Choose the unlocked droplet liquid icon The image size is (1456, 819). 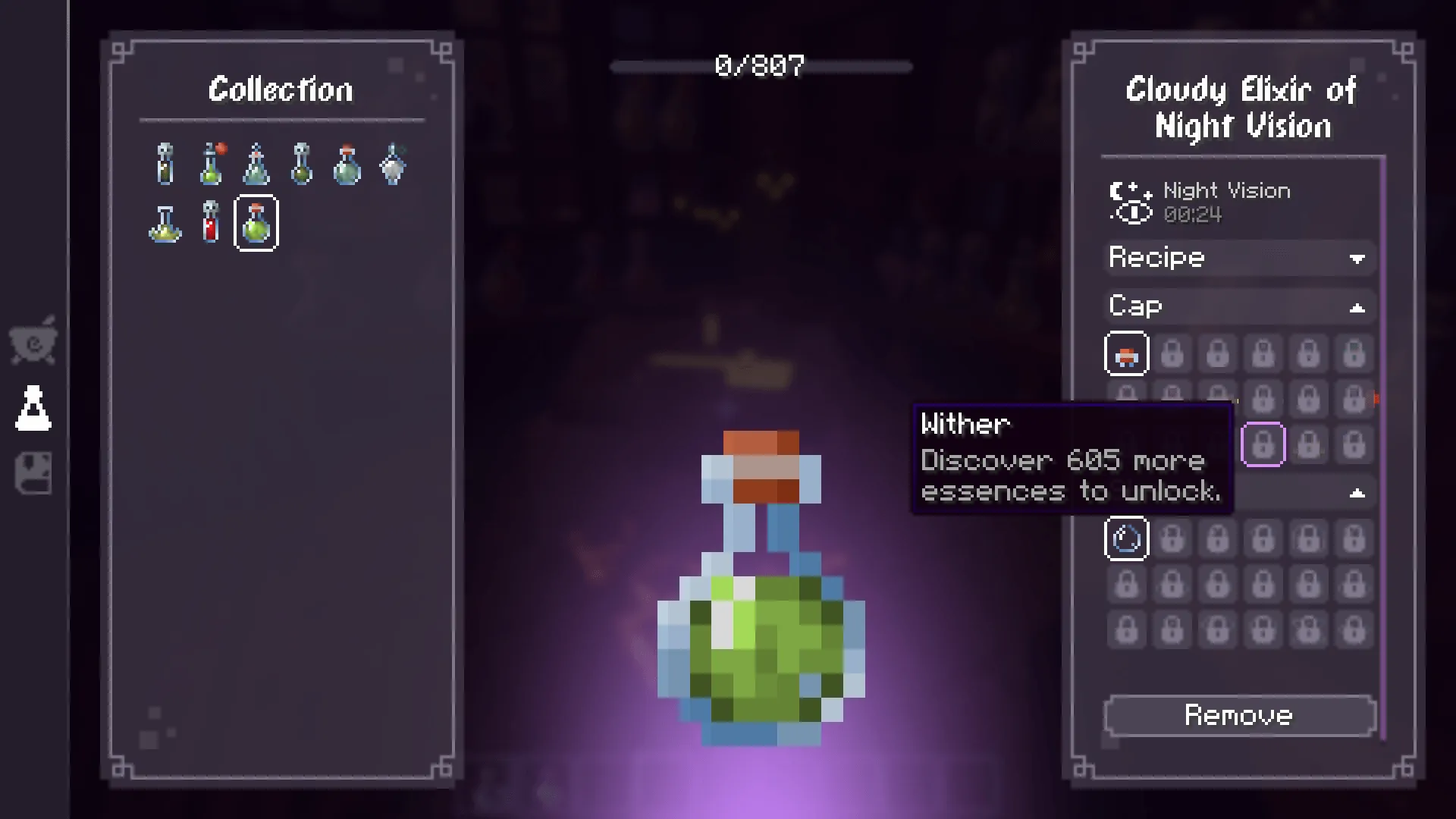tap(1126, 538)
